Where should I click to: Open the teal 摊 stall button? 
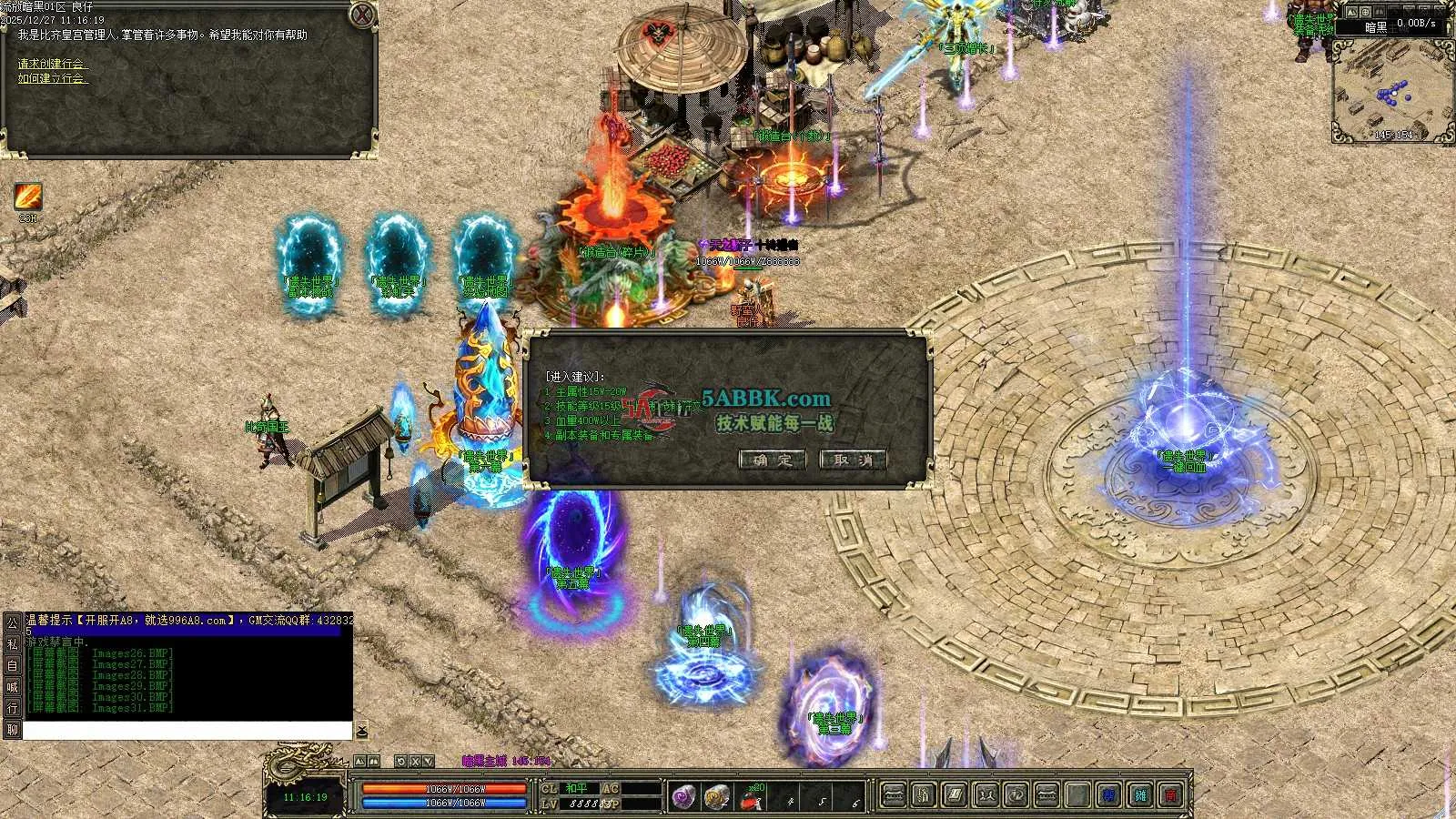pos(1141,796)
